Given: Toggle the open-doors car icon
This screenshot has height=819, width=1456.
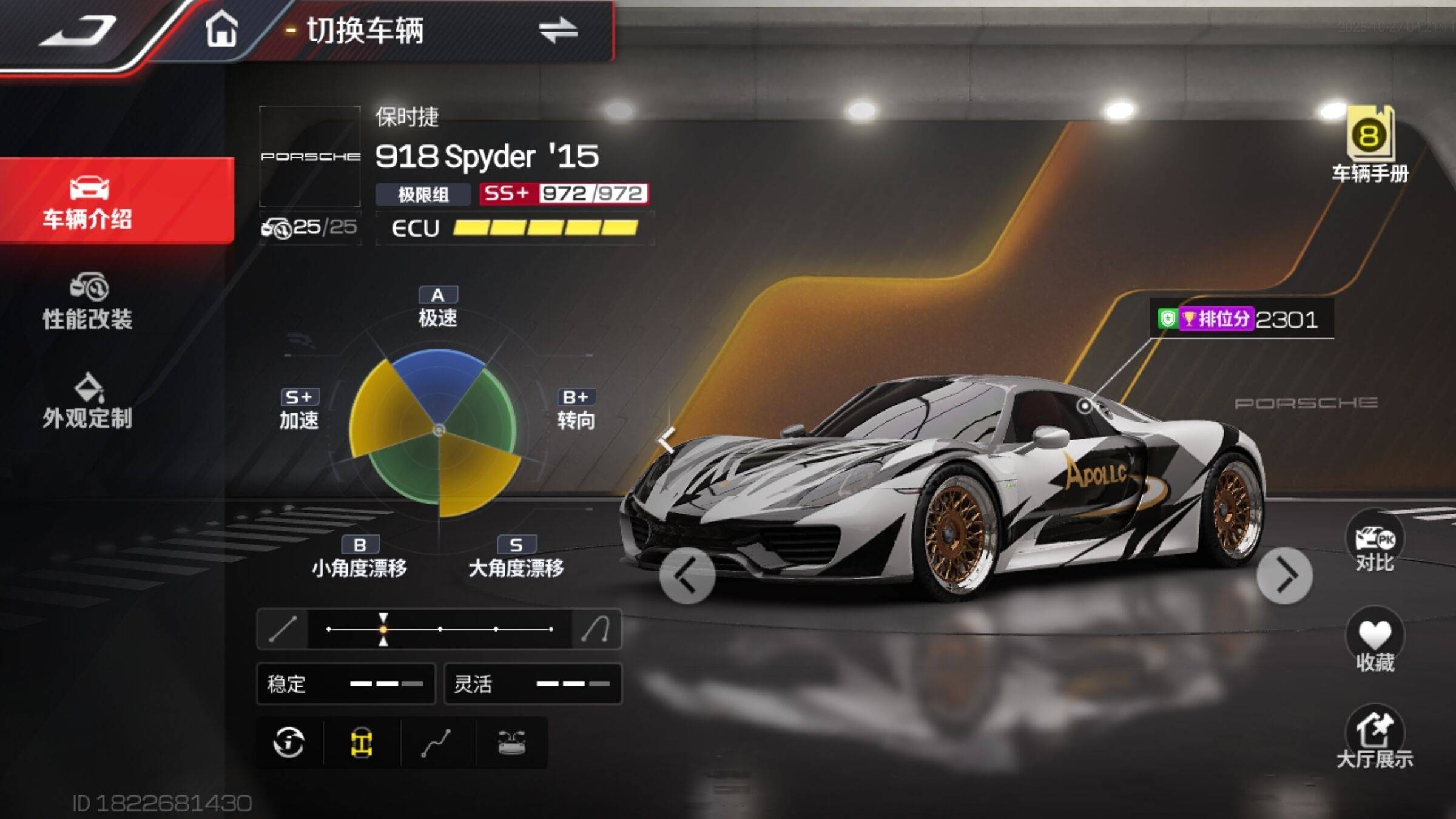Looking at the screenshot, I should (511, 743).
